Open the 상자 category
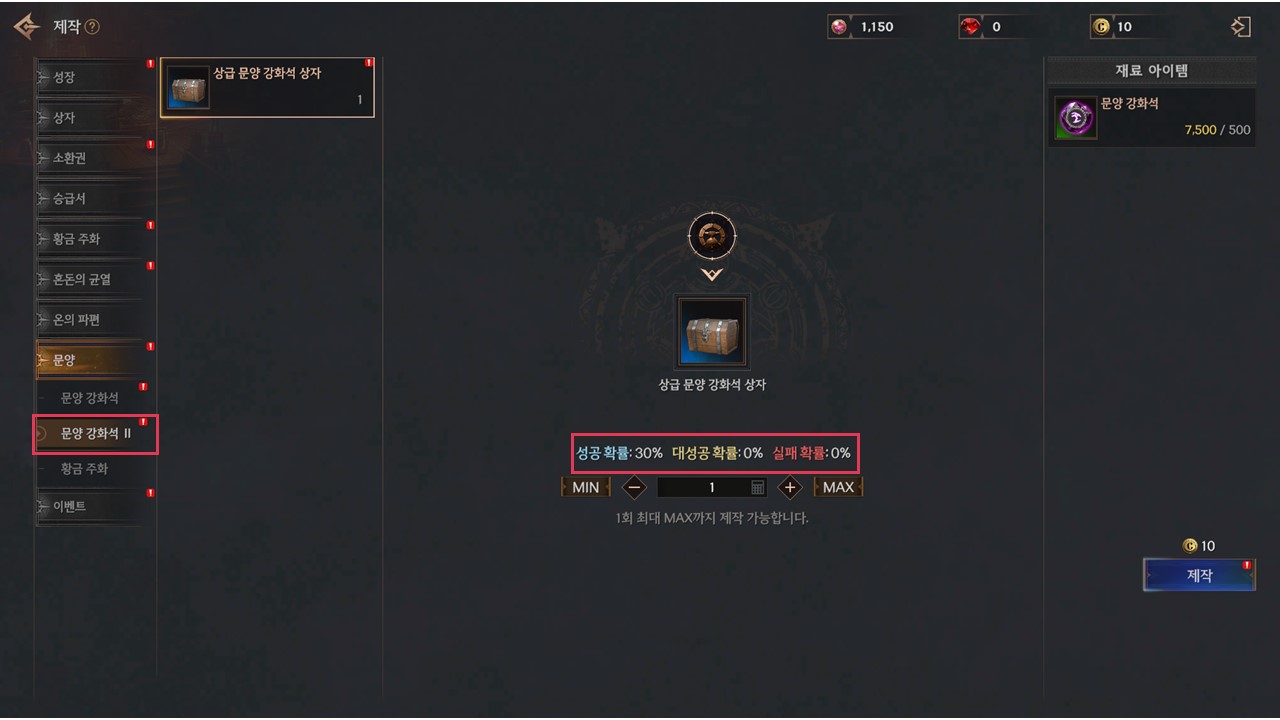This screenshot has height=720, width=1280. [x=92, y=118]
